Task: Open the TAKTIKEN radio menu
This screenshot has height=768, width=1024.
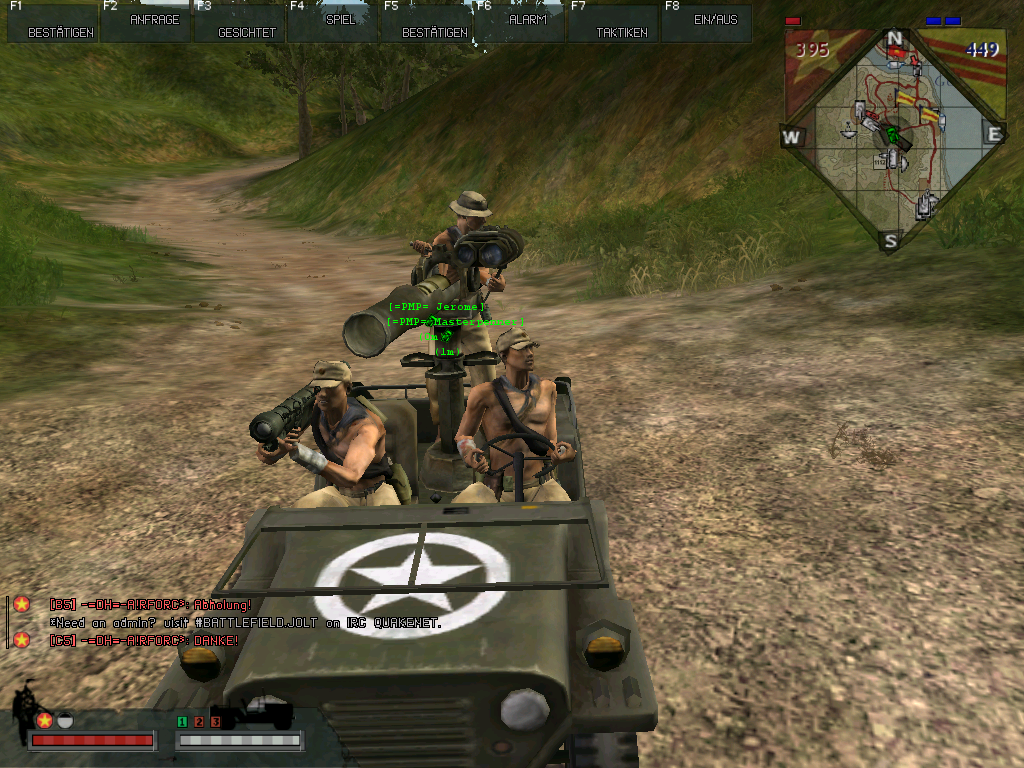Action: click(614, 24)
